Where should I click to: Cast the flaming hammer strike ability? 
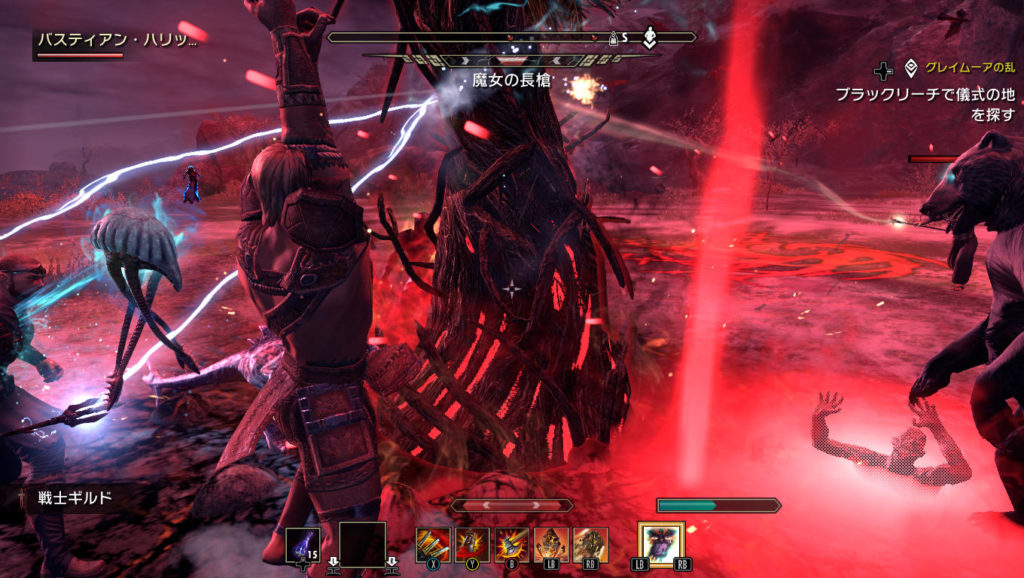pos(512,543)
